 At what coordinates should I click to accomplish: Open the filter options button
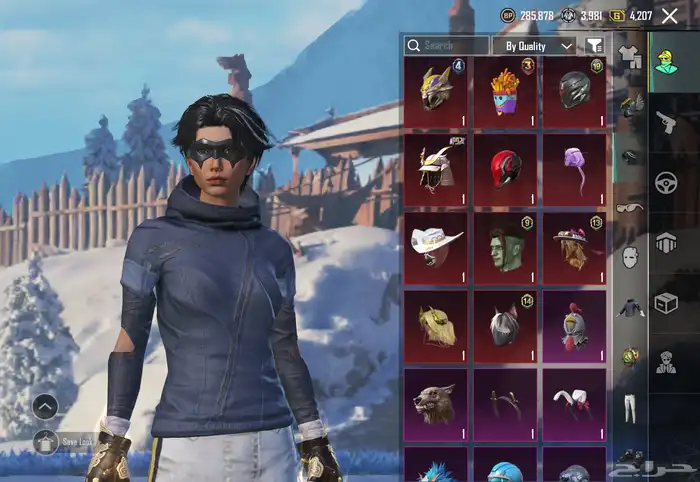(595, 46)
